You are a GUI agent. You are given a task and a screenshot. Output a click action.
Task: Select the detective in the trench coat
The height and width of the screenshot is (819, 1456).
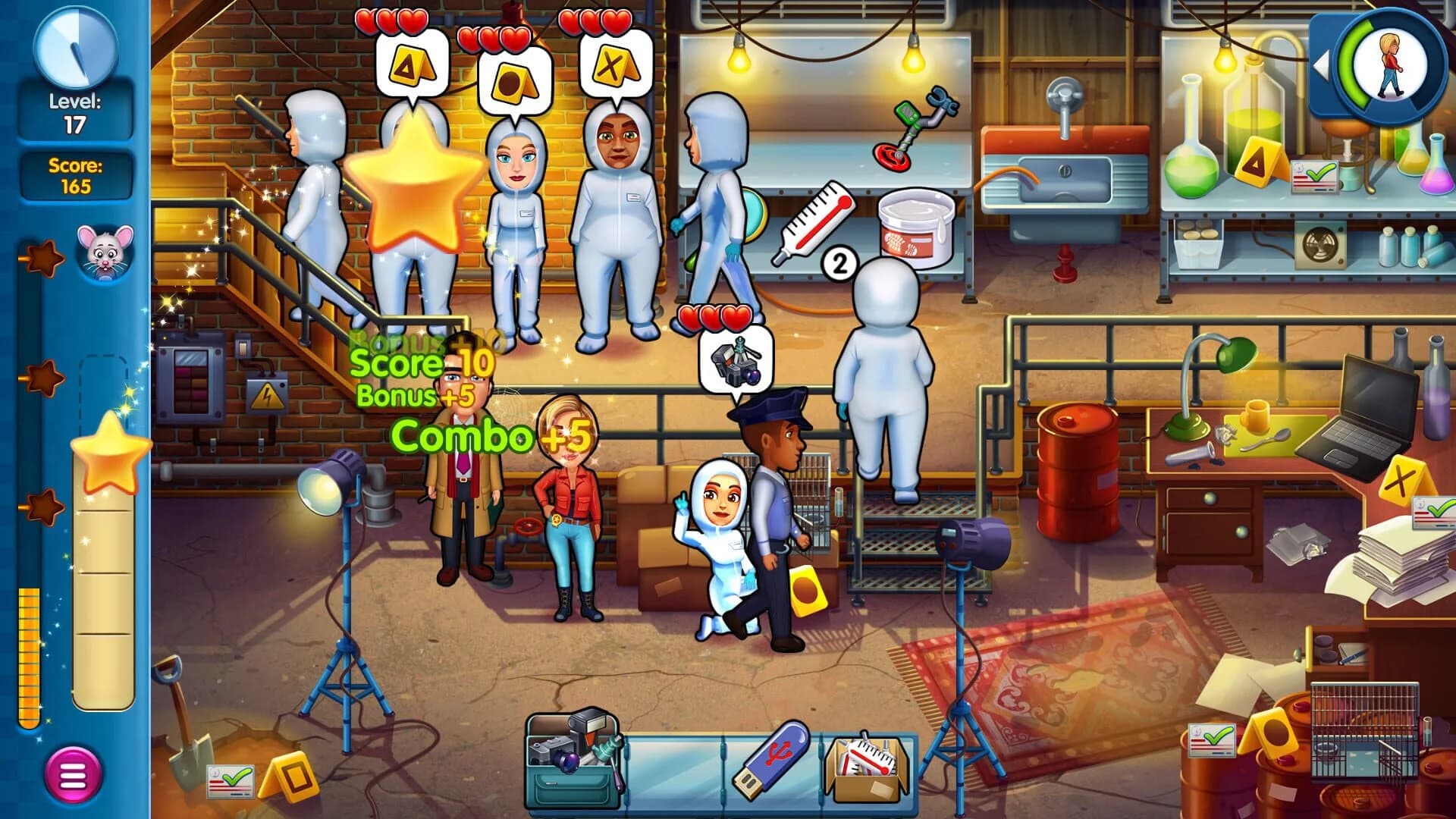463,493
